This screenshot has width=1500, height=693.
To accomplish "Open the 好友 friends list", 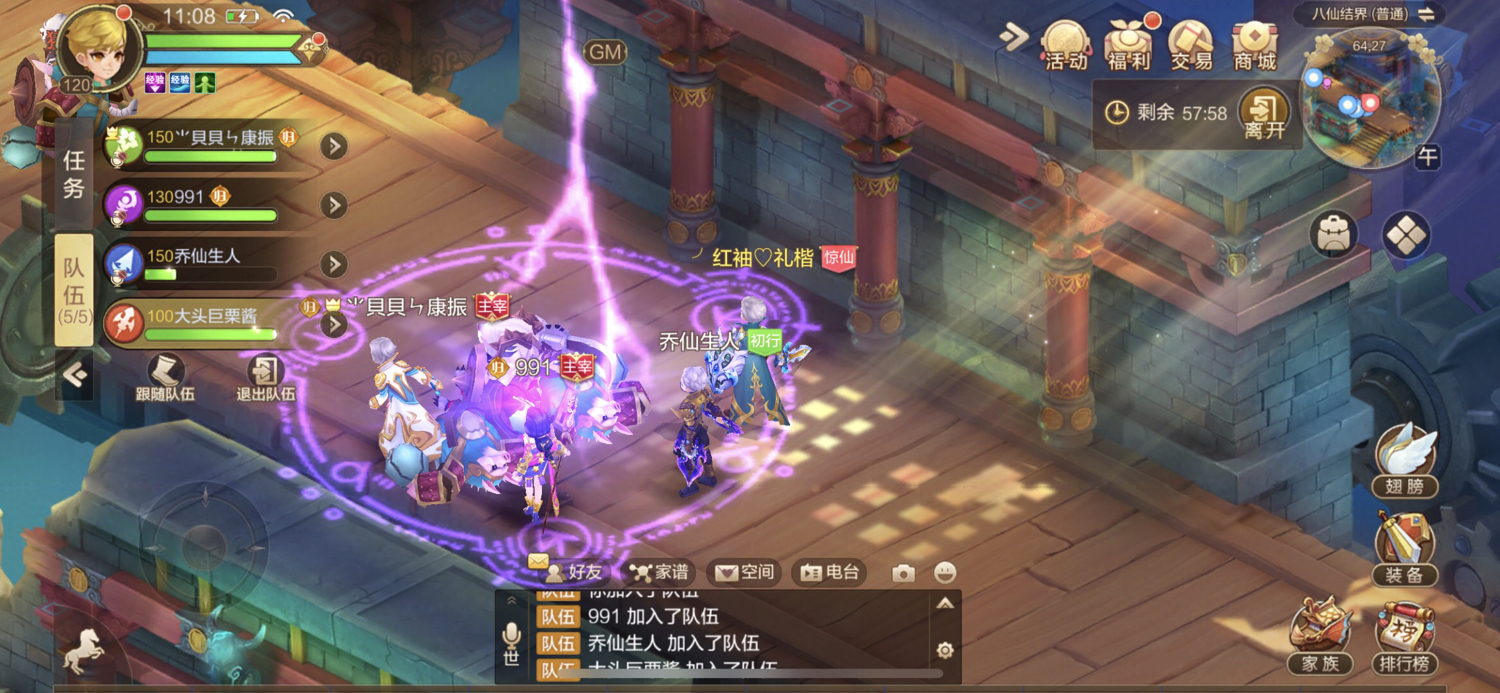I will pyautogui.click(x=573, y=573).
